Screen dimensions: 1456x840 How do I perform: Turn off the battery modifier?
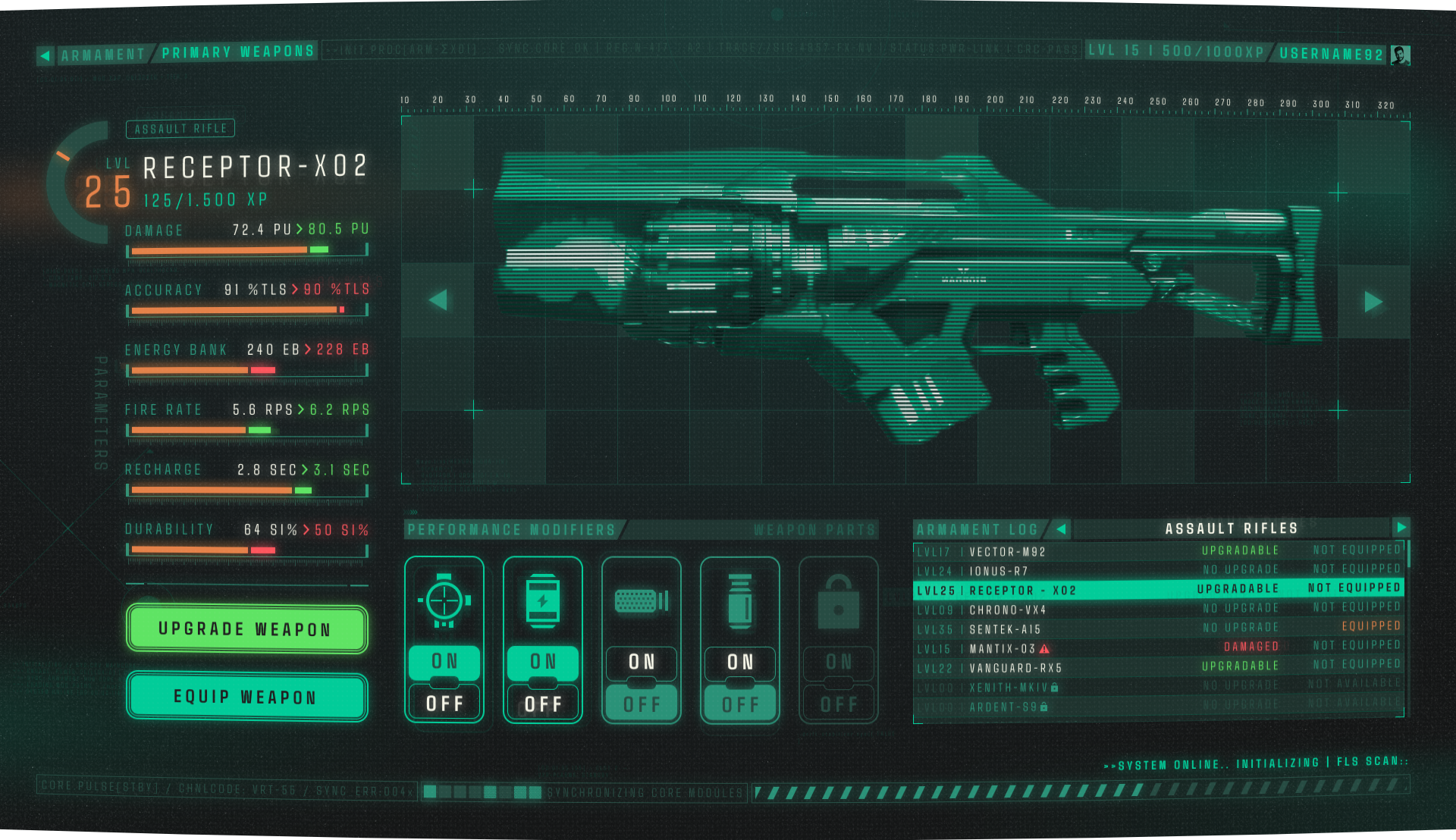coord(543,704)
